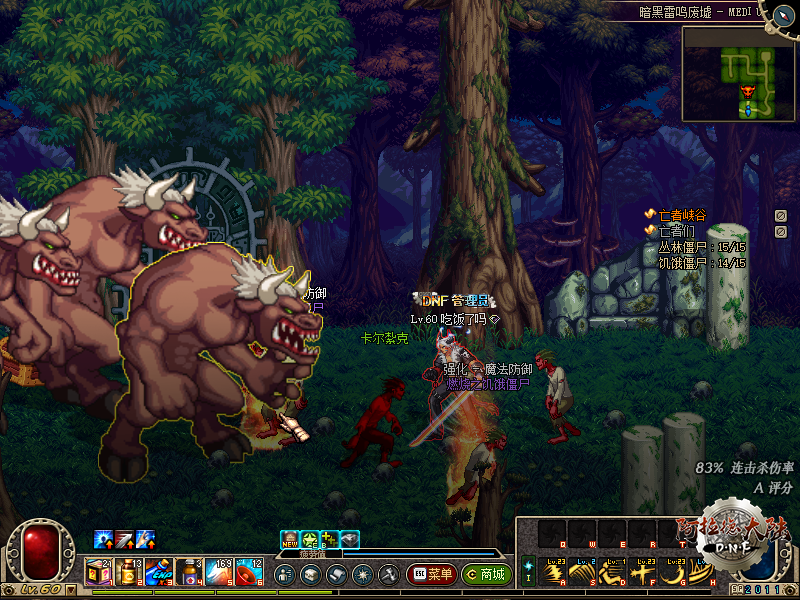
Task: Open the ESC 菜单 menu button
Action: coord(432,575)
